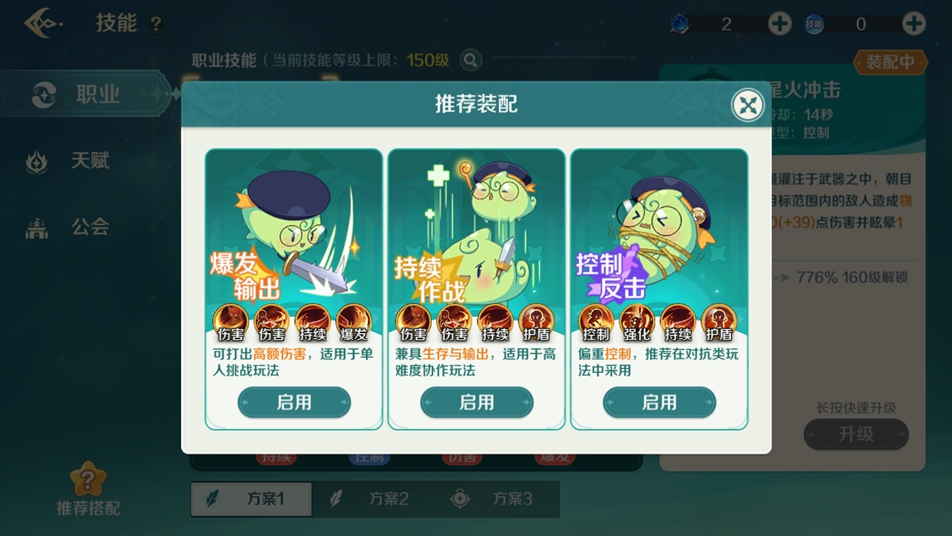Click the 升级 upgrade button
952x536 pixels.
coord(856,434)
